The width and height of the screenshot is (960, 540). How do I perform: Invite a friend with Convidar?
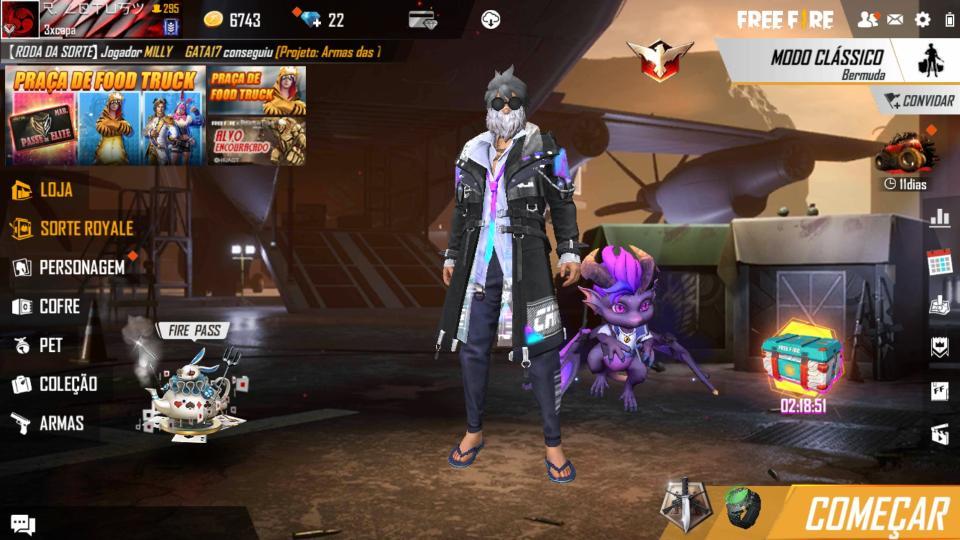(x=918, y=101)
